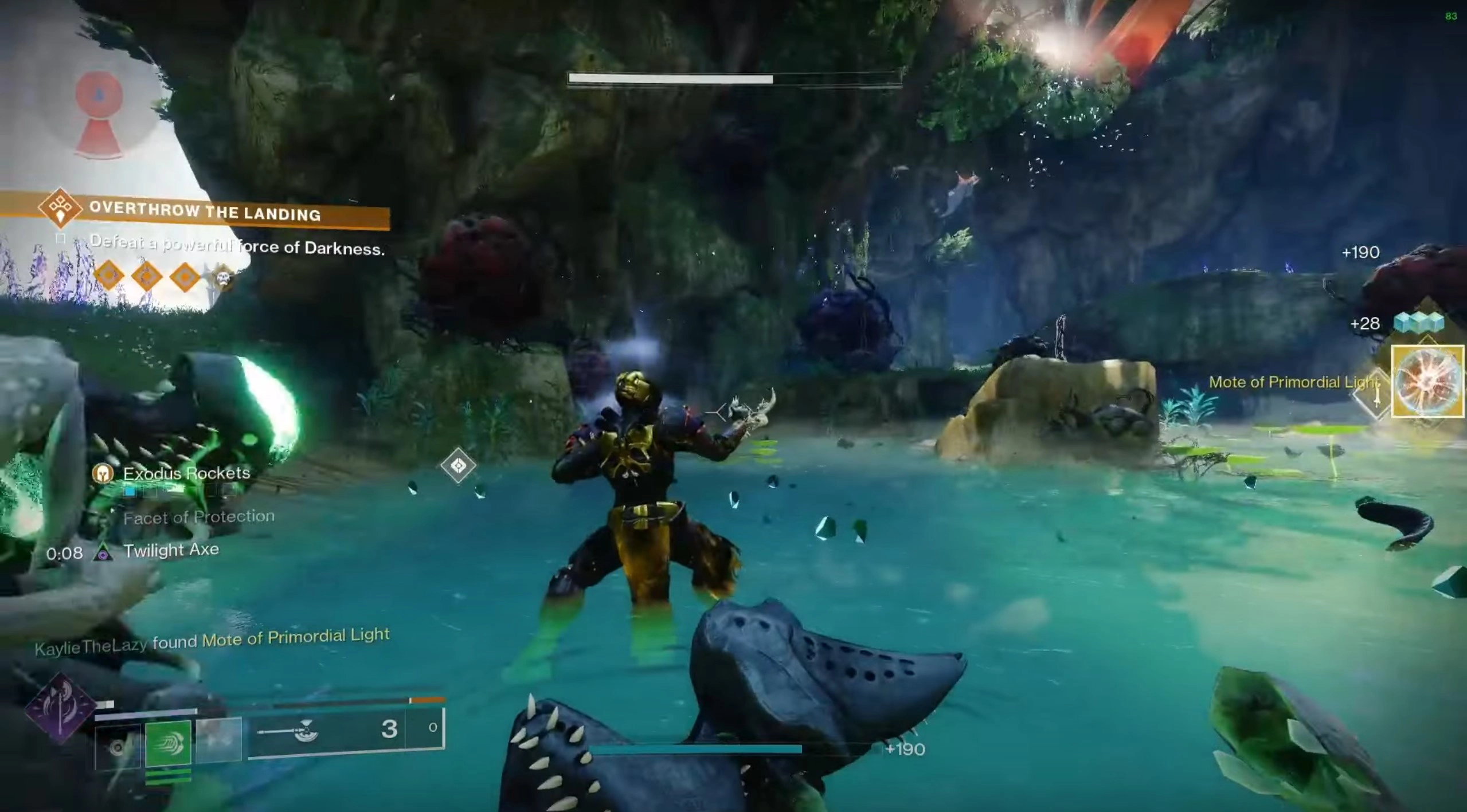Toggle the first orange diamond progress marker
Image resolution: width=1467 pixels, height=812 pixels.
click(108, 276)
